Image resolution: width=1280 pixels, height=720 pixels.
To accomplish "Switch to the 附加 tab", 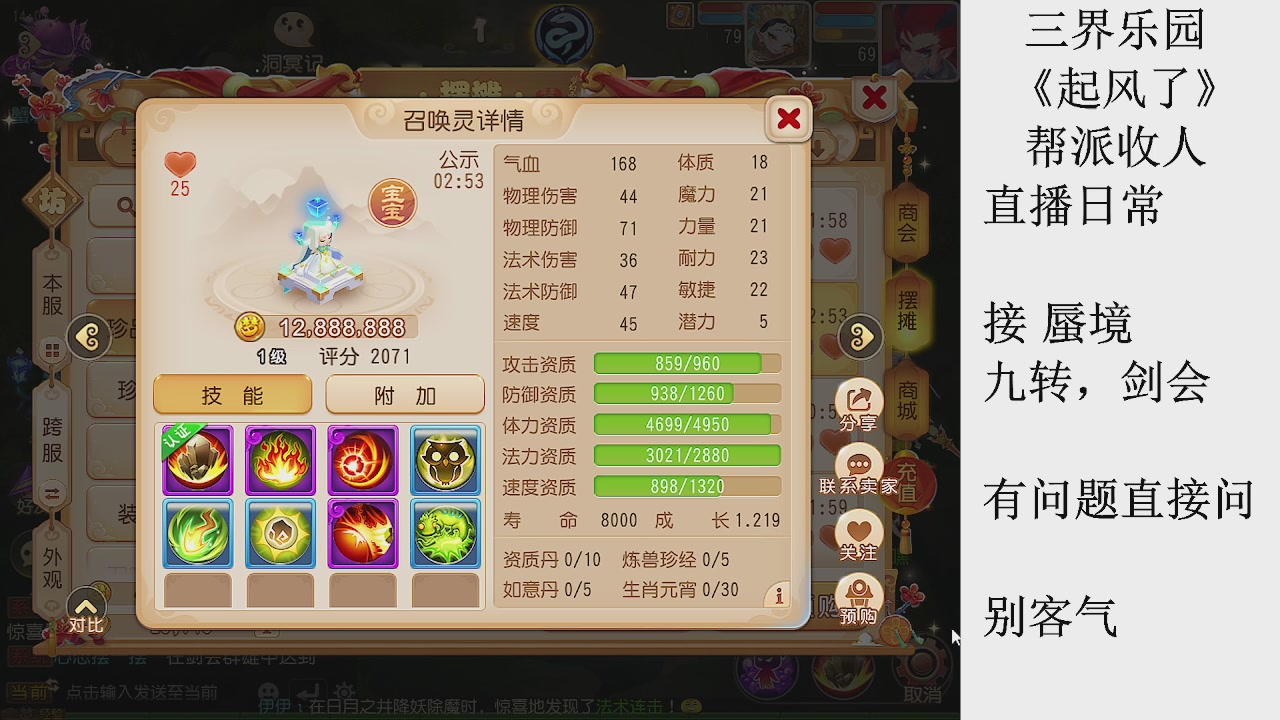I will pyautogui.click(x=404, y=394).
